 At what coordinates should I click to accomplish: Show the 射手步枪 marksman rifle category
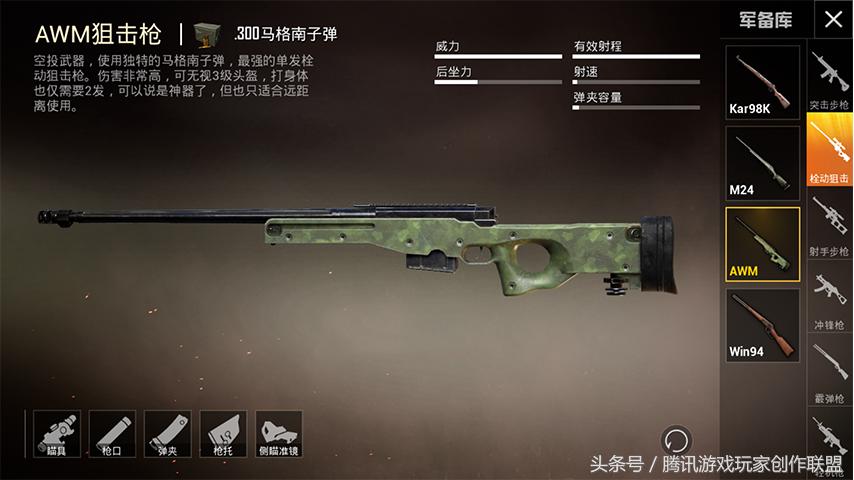click(x=829, y=224)
